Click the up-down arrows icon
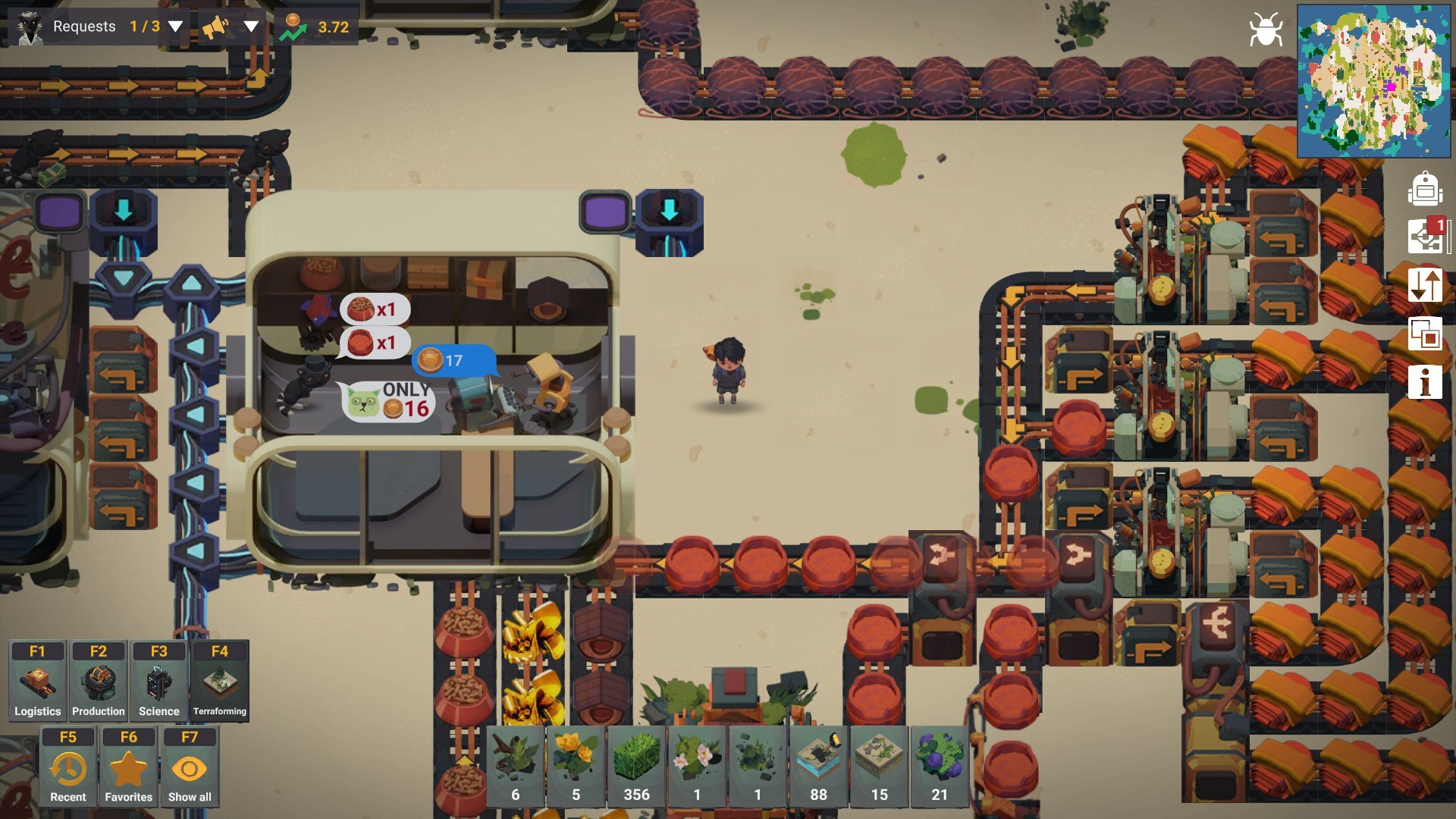Image resolution: width=1456 pixels, height=819 pixels. [1424, 286]
